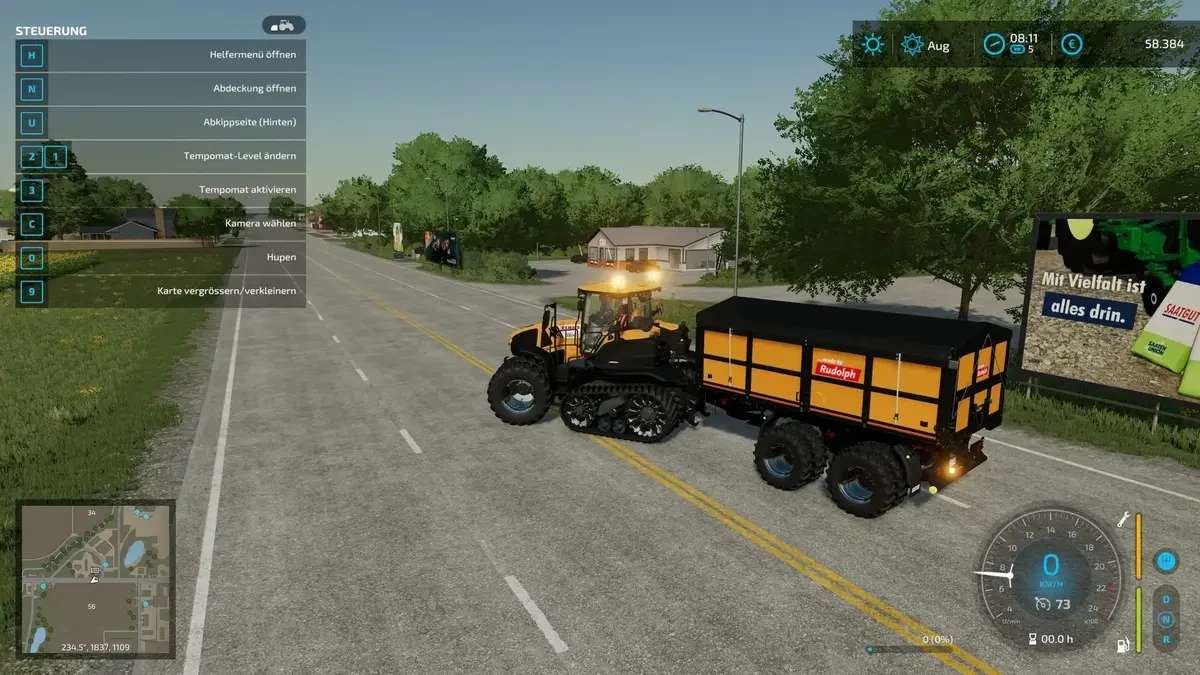The height and width of the screenshot is (675, 1200).
Task: Click the fuel pump icon
Action: pos(1123,645)
